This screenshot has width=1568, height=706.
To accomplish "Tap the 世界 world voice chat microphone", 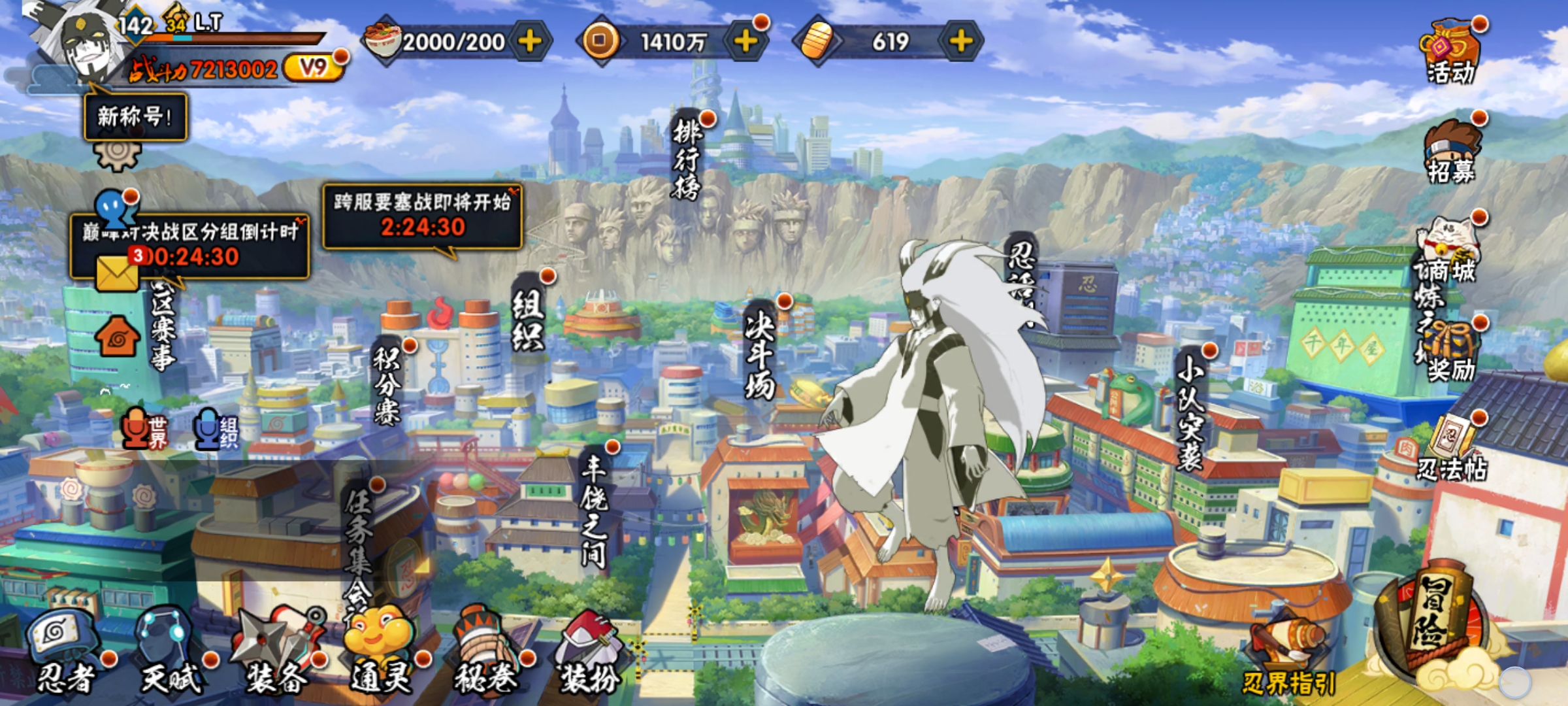I will (x=144, y=429).
